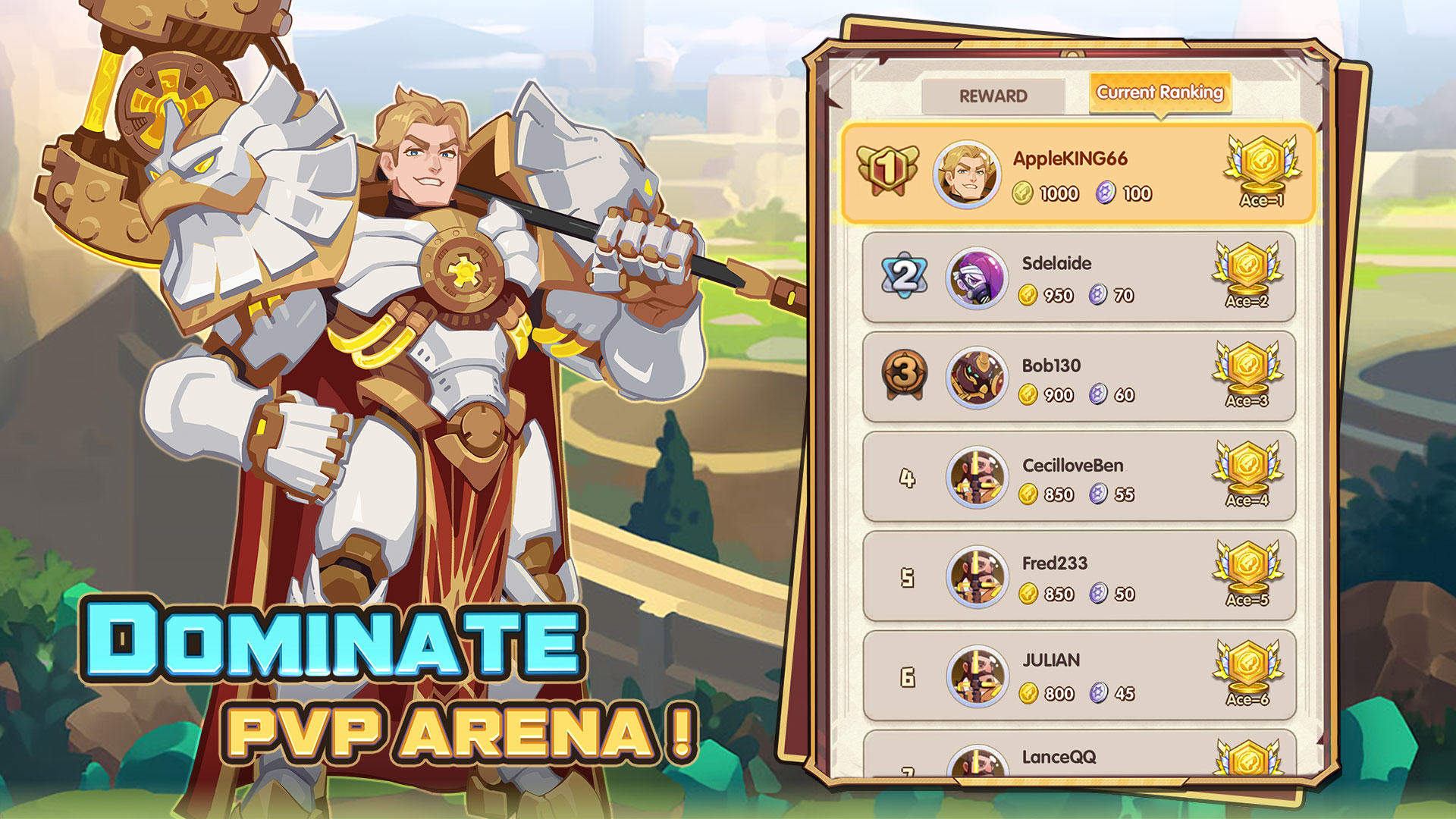Switch to the REWARD tab
Screen dimensions: 1456x819
point(994,96)
